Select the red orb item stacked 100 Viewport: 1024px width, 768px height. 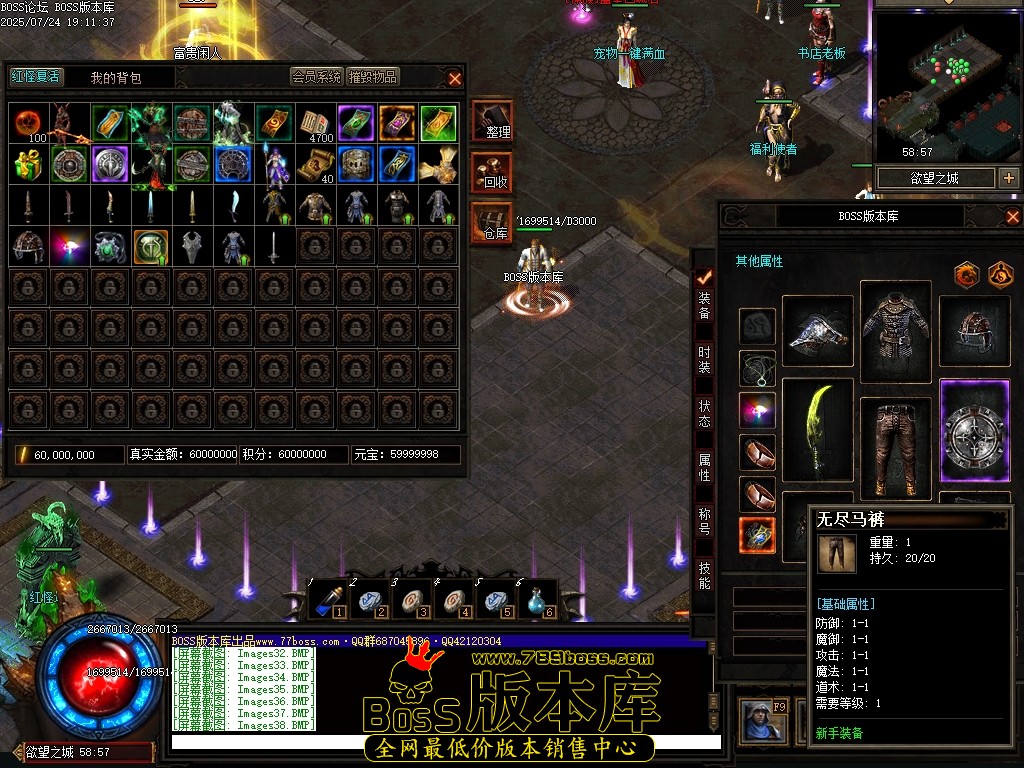point(29,124)
